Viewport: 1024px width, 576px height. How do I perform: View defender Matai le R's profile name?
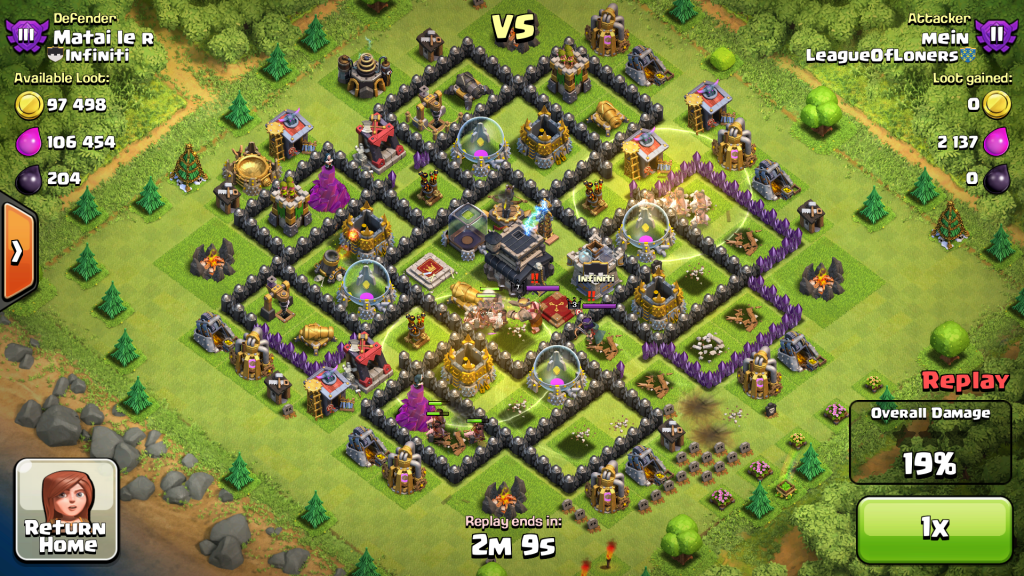tap(103, 37)
